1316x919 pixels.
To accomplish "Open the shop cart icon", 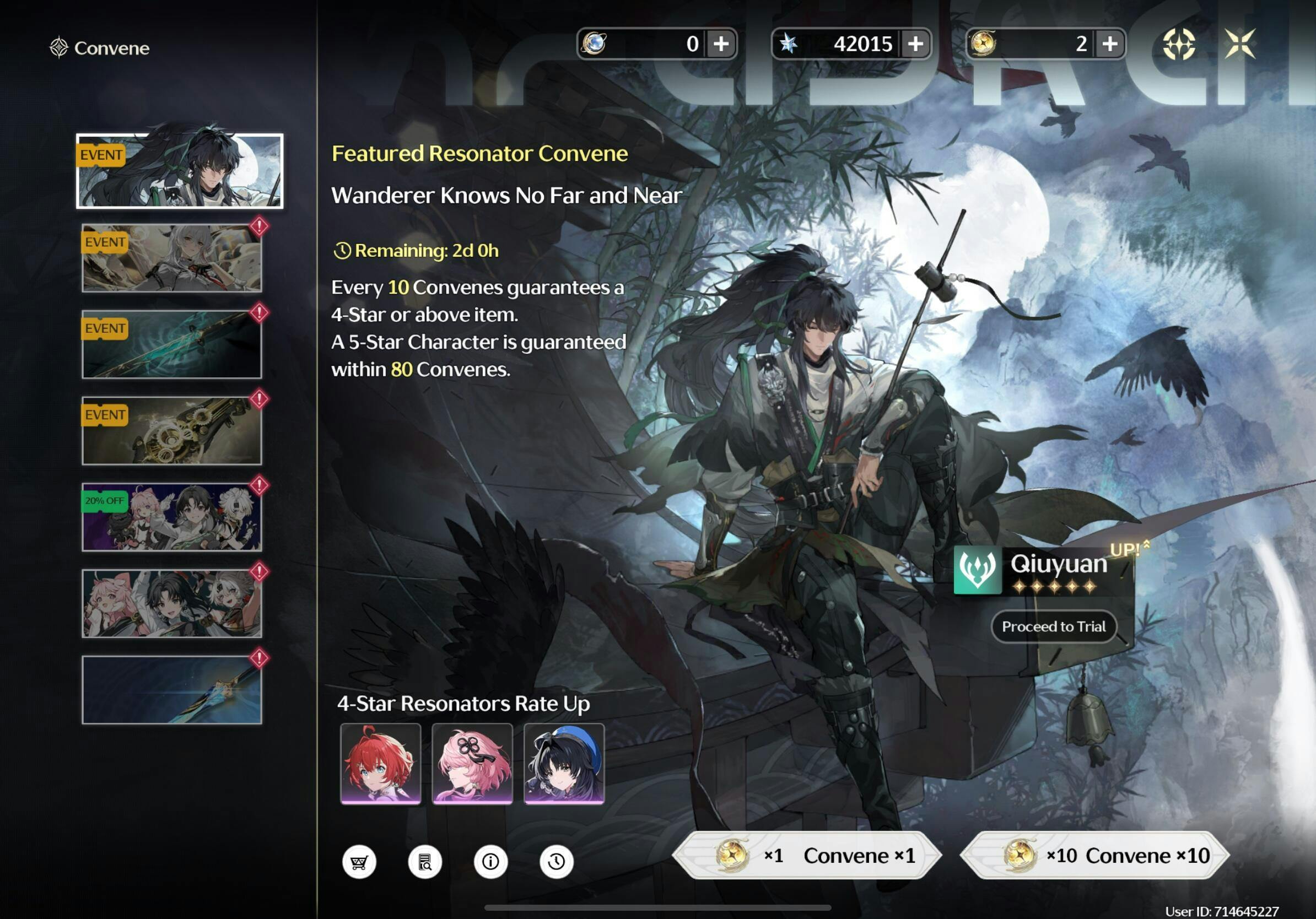I will click(x=359, y=861).
